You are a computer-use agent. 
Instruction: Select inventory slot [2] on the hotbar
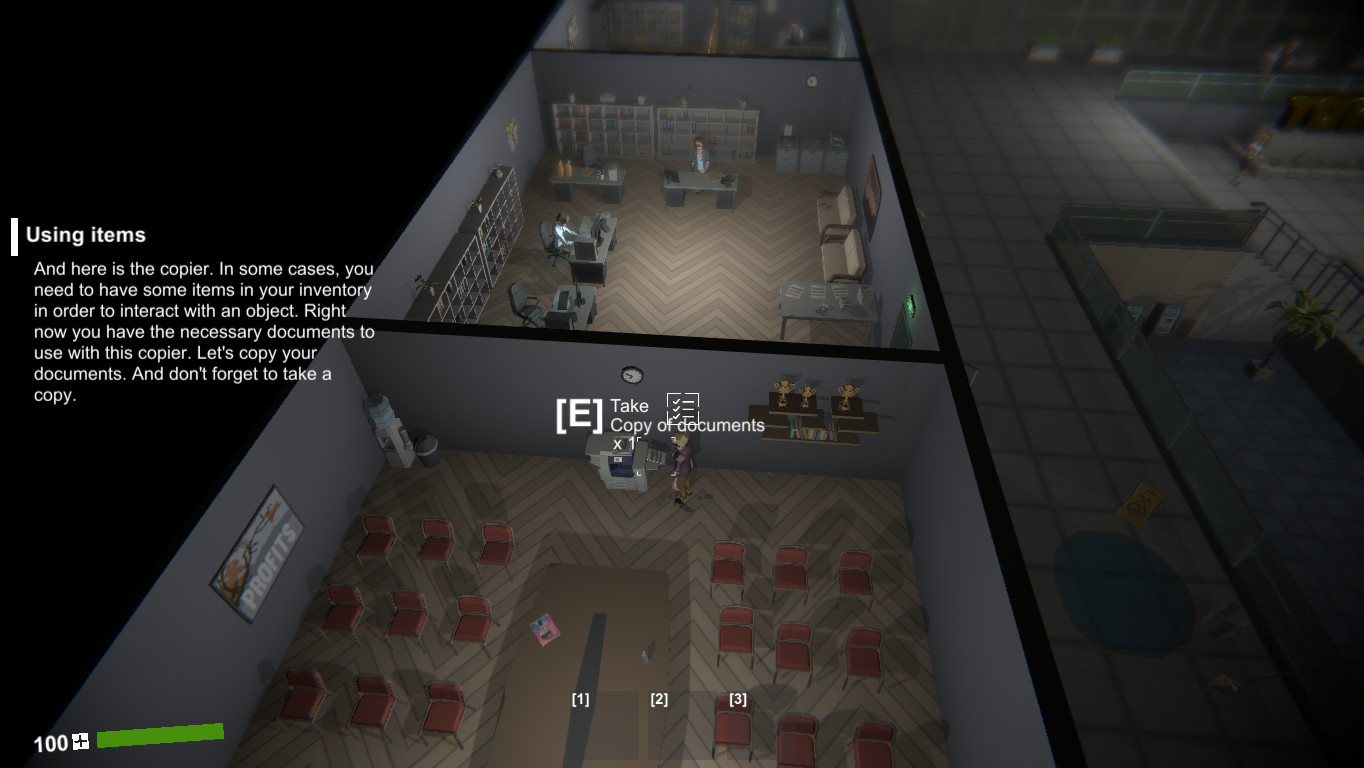click(x=659, y=700)
